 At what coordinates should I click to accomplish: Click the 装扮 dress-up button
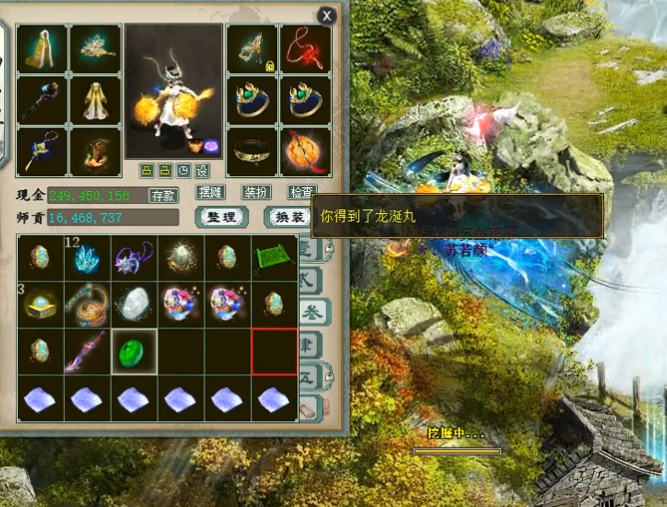pyautogui.click(x=257, y=192)
